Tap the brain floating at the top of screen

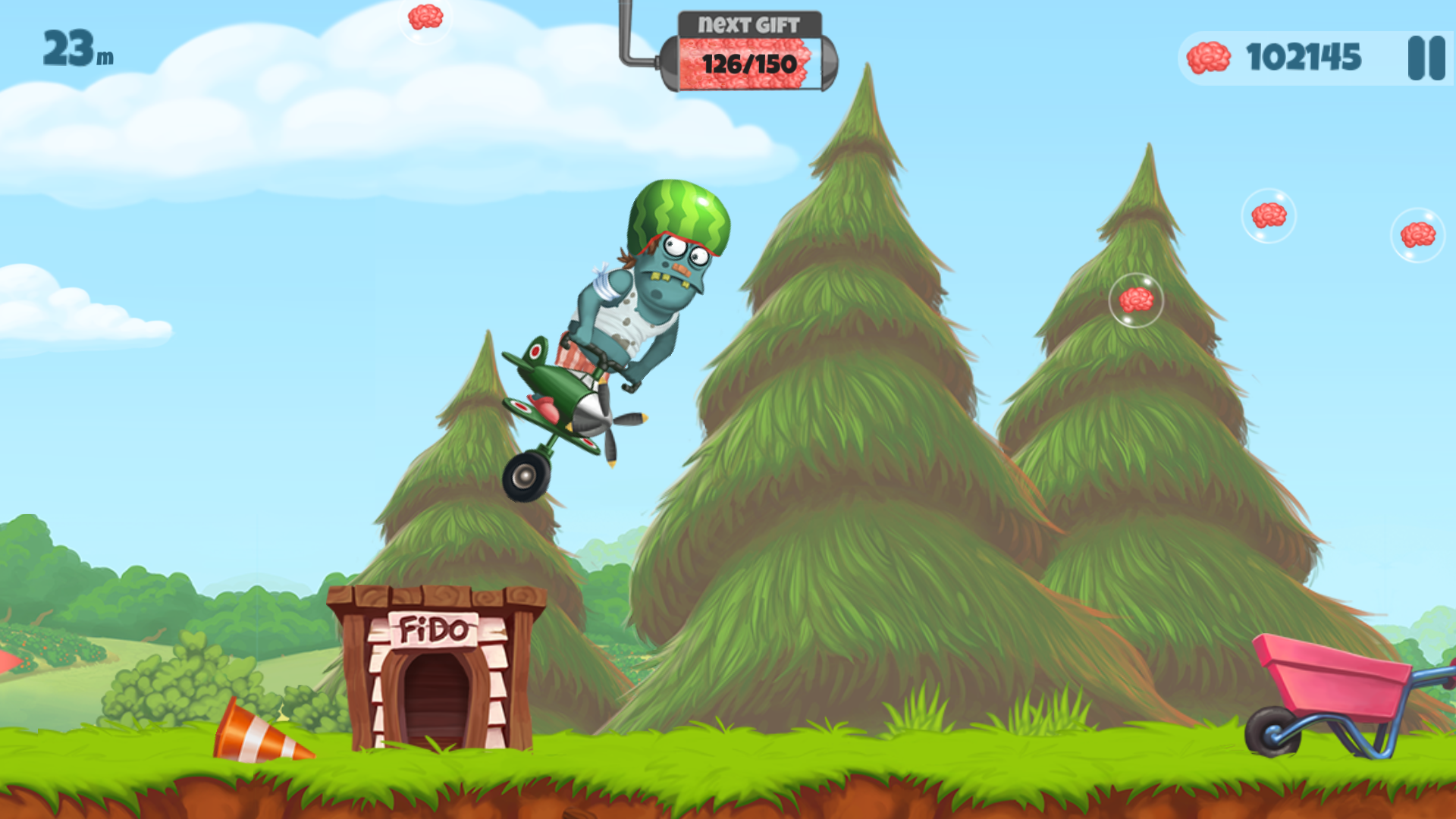425,16
